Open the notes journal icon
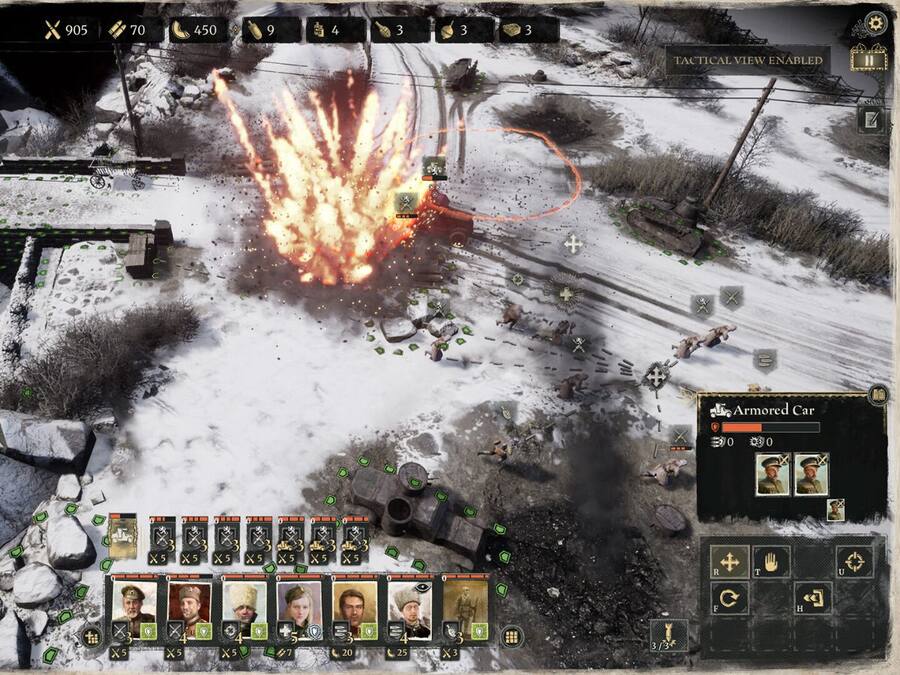The image size is (900, 675). click(x=872, y=119)
